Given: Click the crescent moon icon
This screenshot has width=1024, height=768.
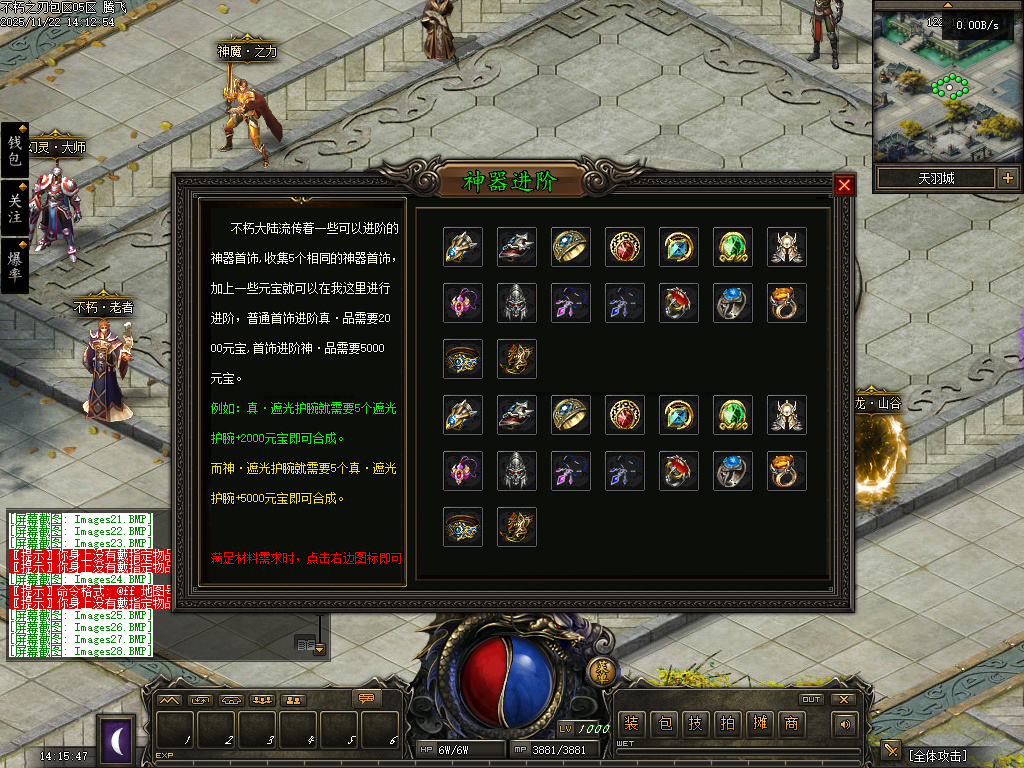Looking at the screenshot, I should 116,740.
